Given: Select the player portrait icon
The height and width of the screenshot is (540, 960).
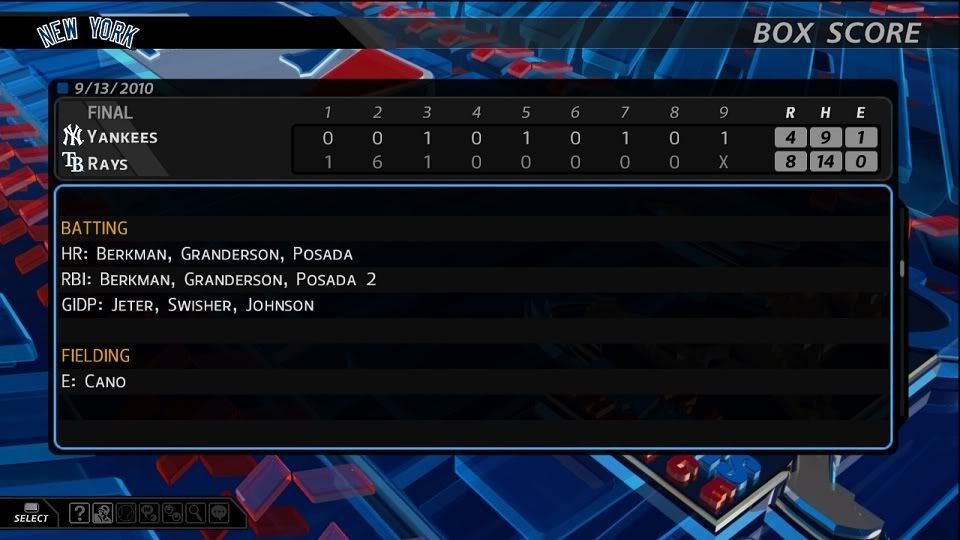Looking at the screenshot, I should point(102,514).
